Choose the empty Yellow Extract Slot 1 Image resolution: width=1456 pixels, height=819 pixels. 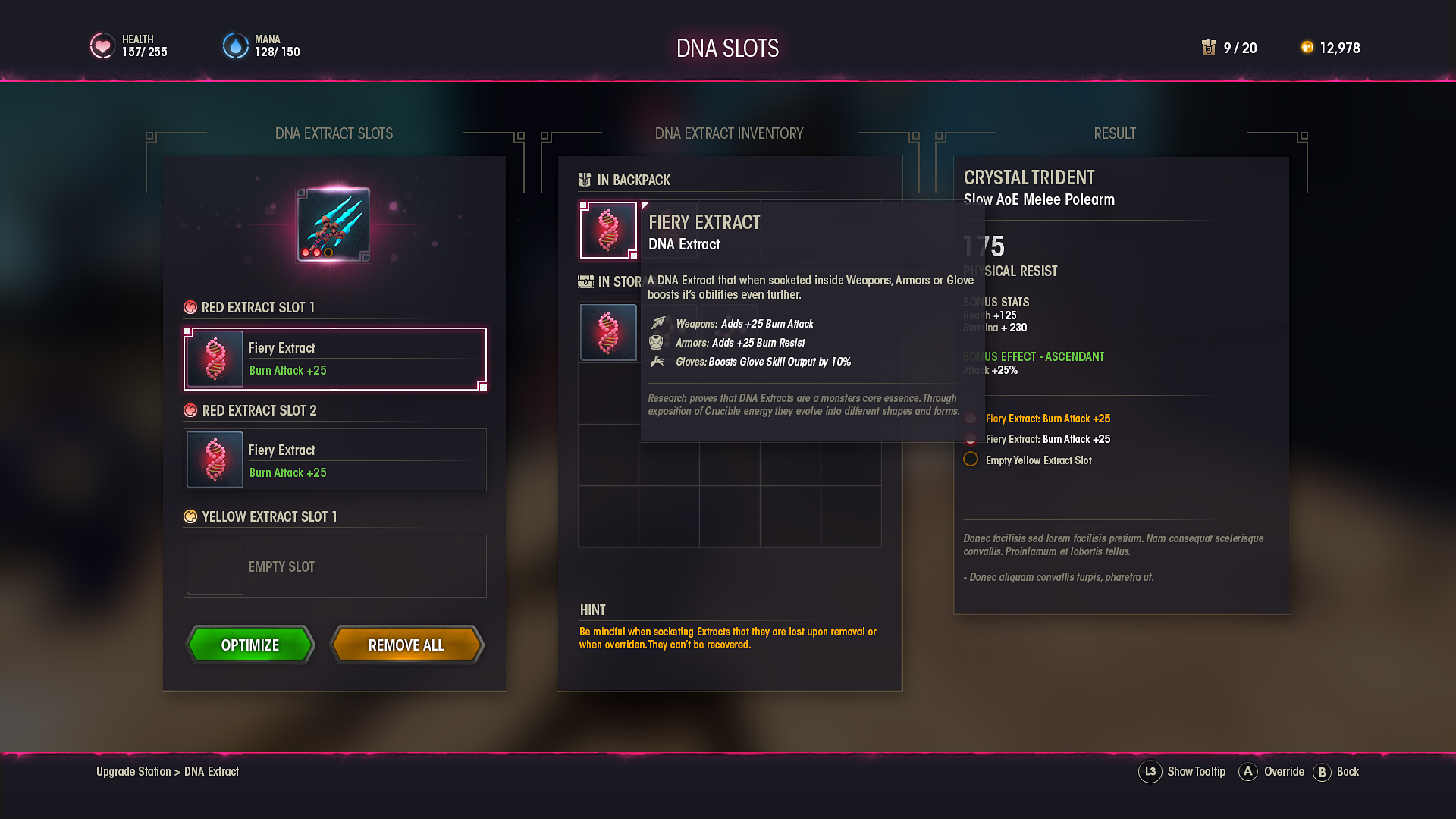click(x=334, y=566)
